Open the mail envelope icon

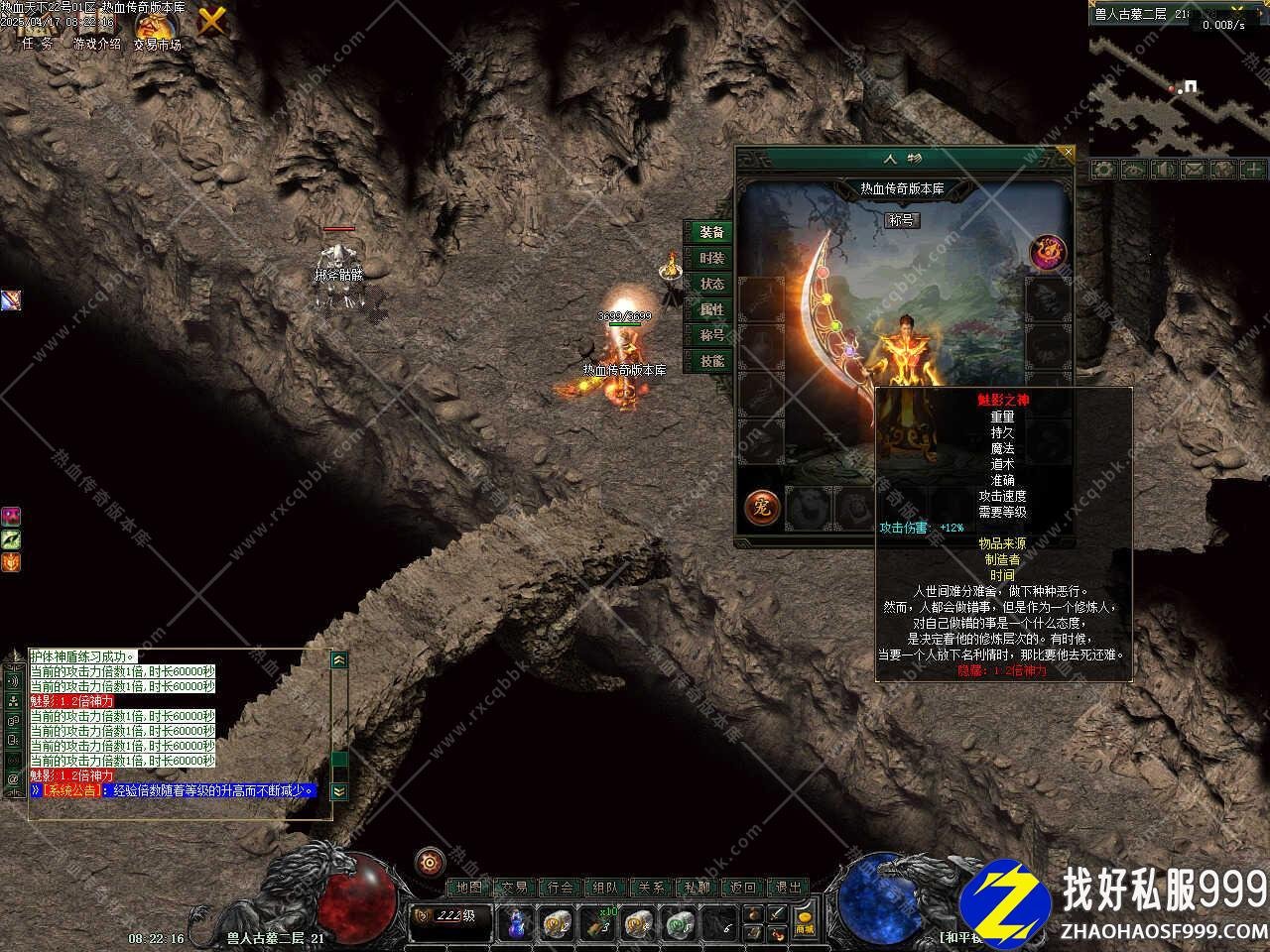pos(1193,170)
